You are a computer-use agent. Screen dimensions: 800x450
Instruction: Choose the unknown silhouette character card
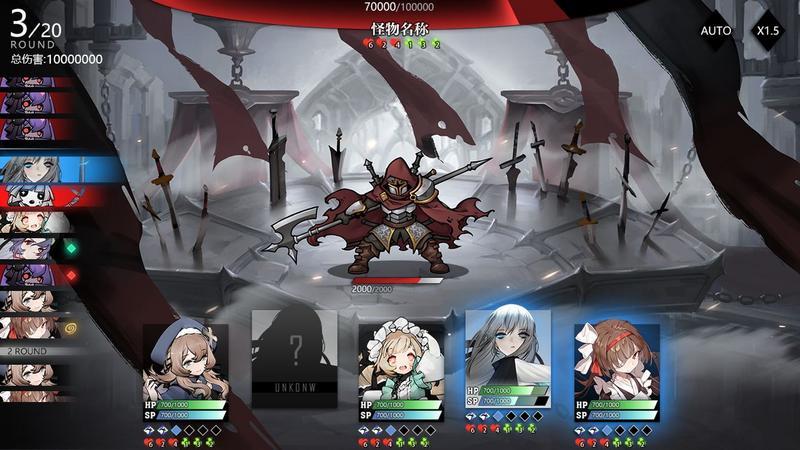(294, 358)
